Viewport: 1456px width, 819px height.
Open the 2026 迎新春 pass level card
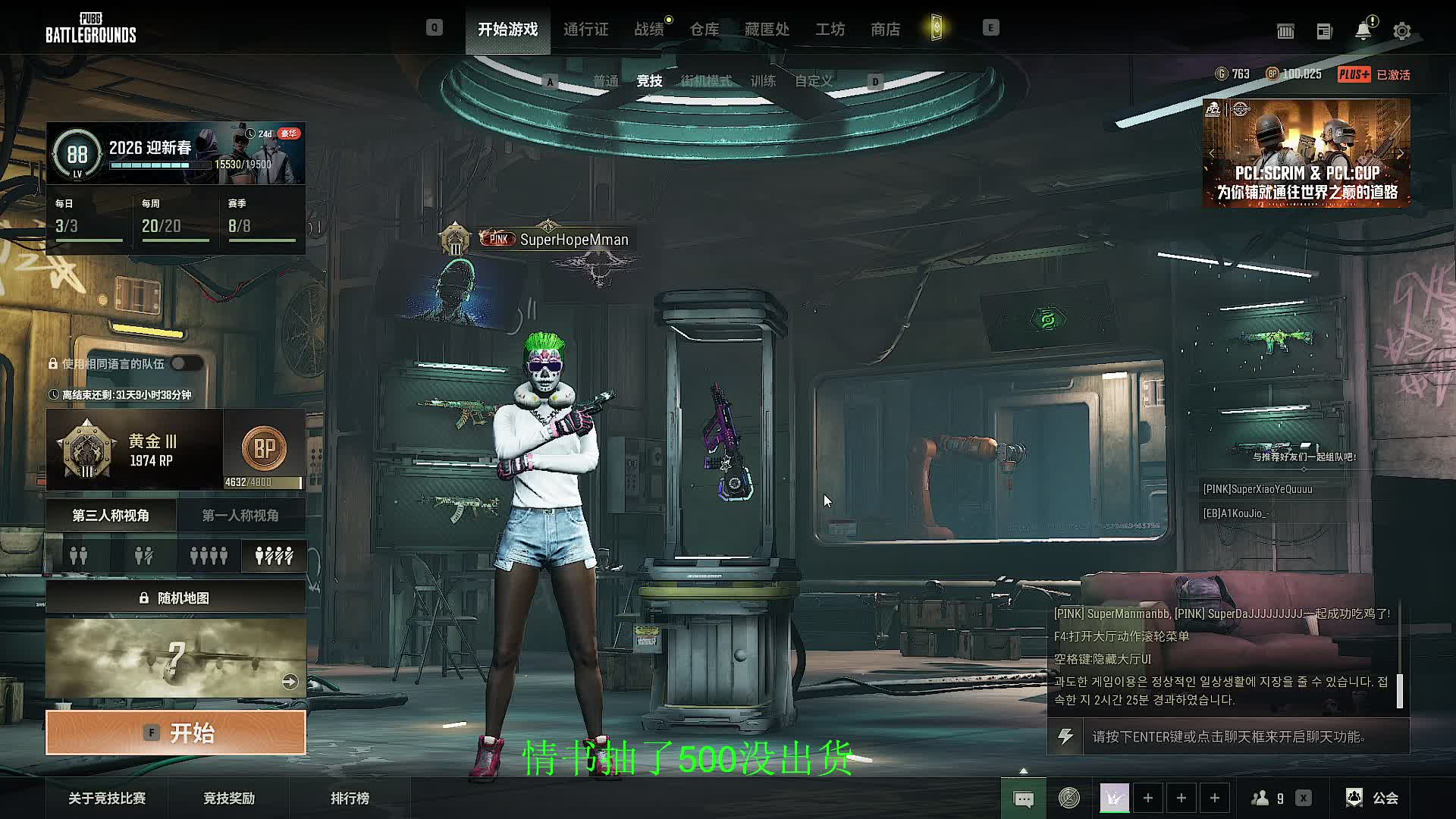pyautogui.click(x=176, y=153)
